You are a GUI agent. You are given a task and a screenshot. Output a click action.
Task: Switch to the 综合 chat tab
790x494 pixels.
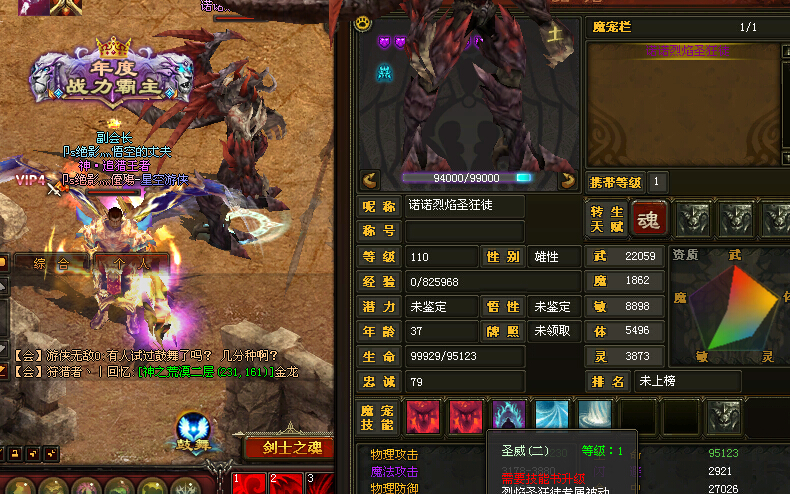pos(50,264)
